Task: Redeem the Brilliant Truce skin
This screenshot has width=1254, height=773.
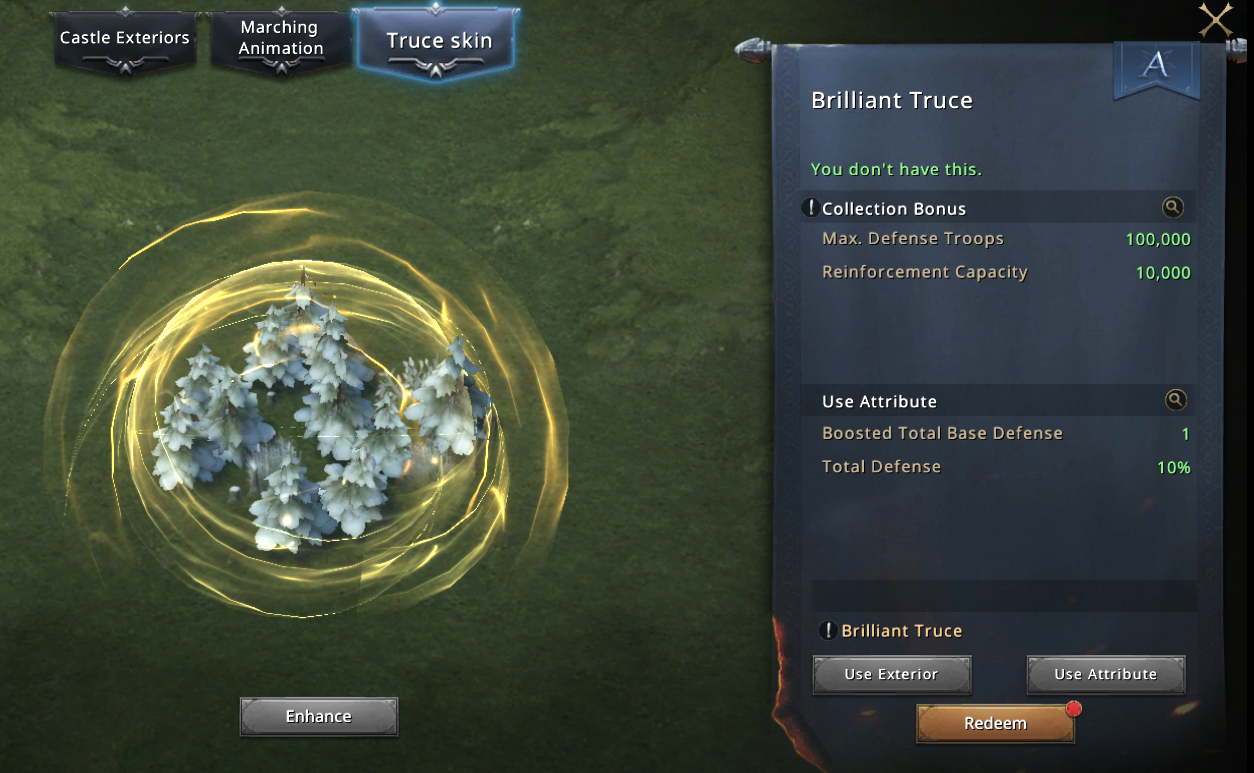Action: click(x=995, y=723)
